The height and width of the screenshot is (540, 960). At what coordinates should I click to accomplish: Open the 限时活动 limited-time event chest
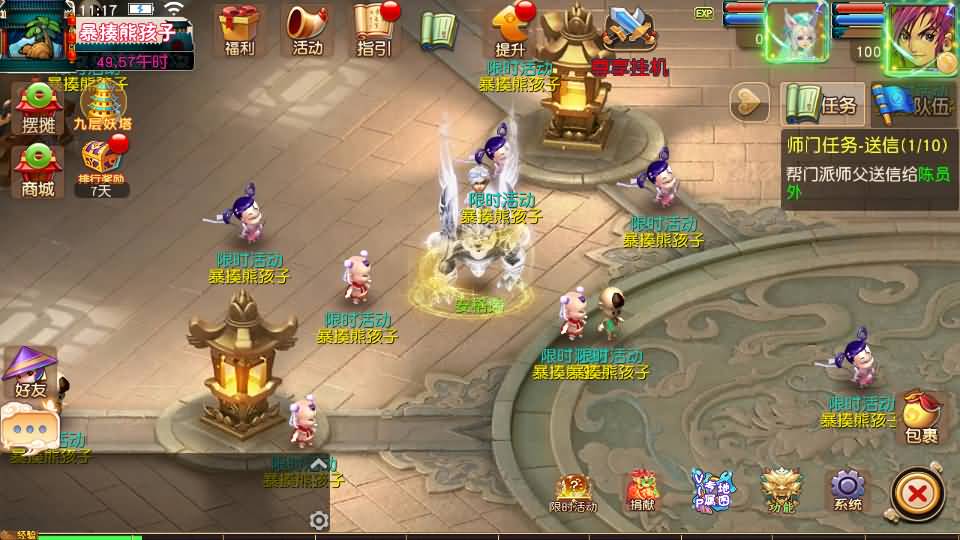[573, 492]
